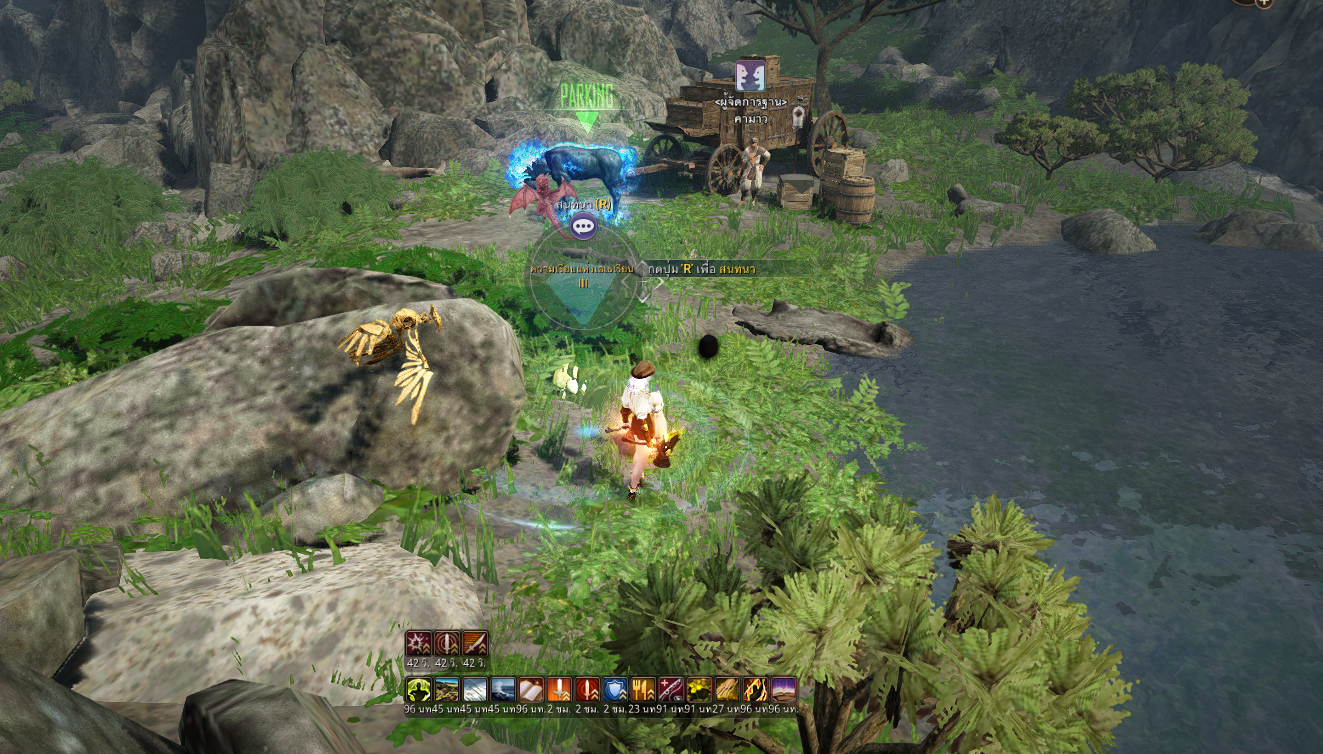Select the orange sword attack buff icon
This screenshot has height=754, width=1323.
(559, 690)
